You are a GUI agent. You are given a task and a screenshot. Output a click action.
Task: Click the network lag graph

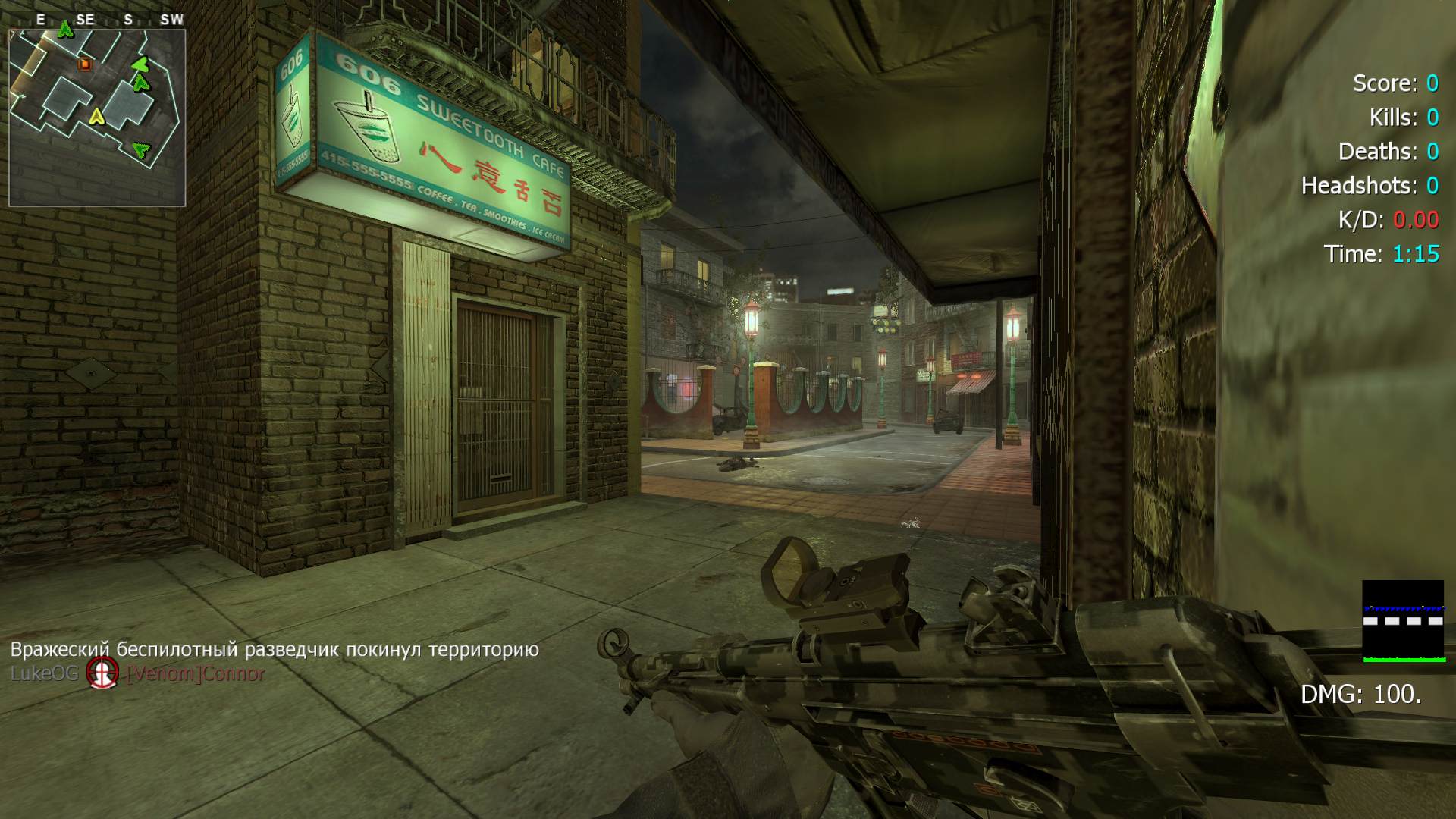[x=1403, y=621]
